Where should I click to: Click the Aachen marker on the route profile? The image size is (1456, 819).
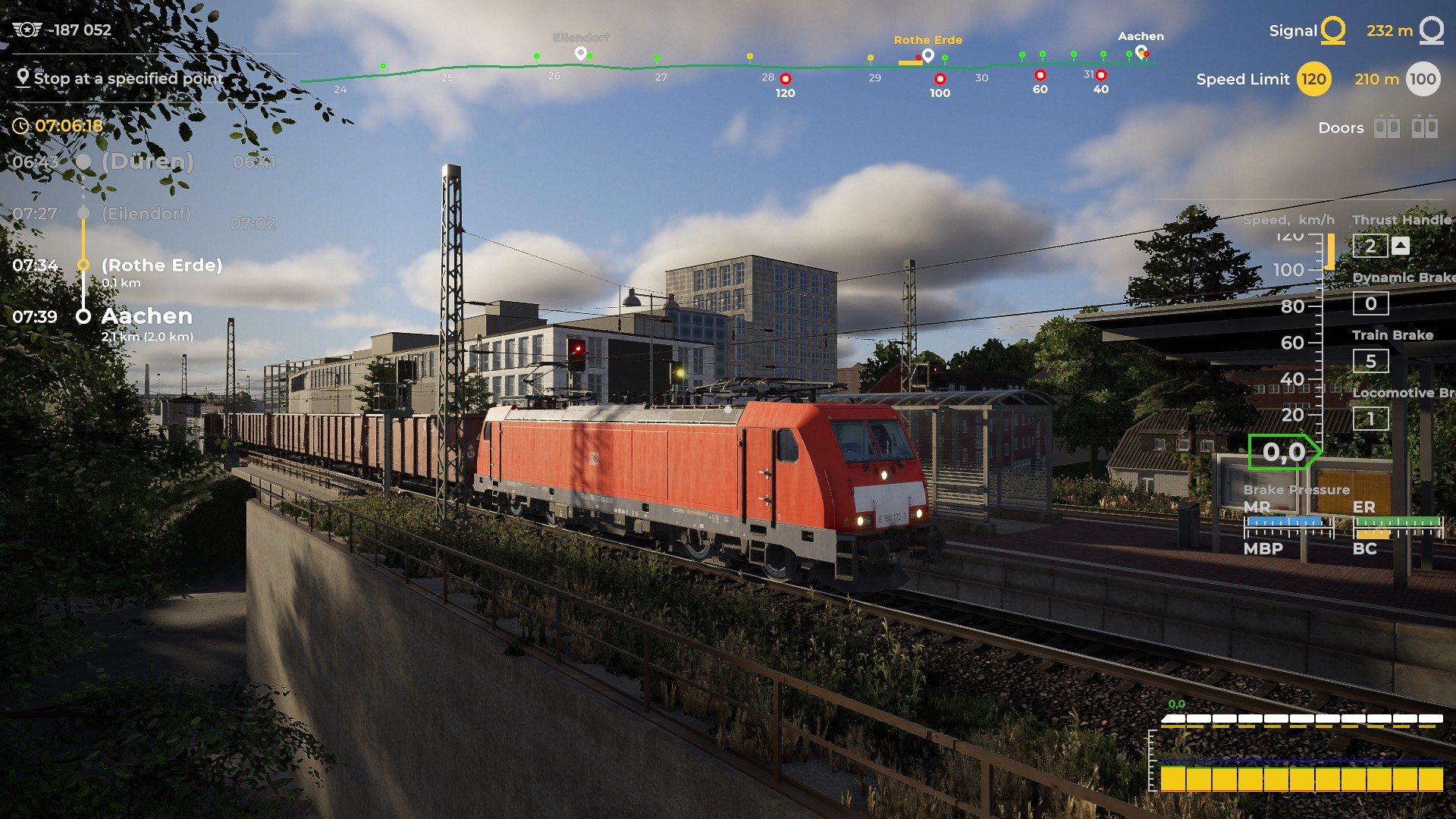coord(1141,52)
